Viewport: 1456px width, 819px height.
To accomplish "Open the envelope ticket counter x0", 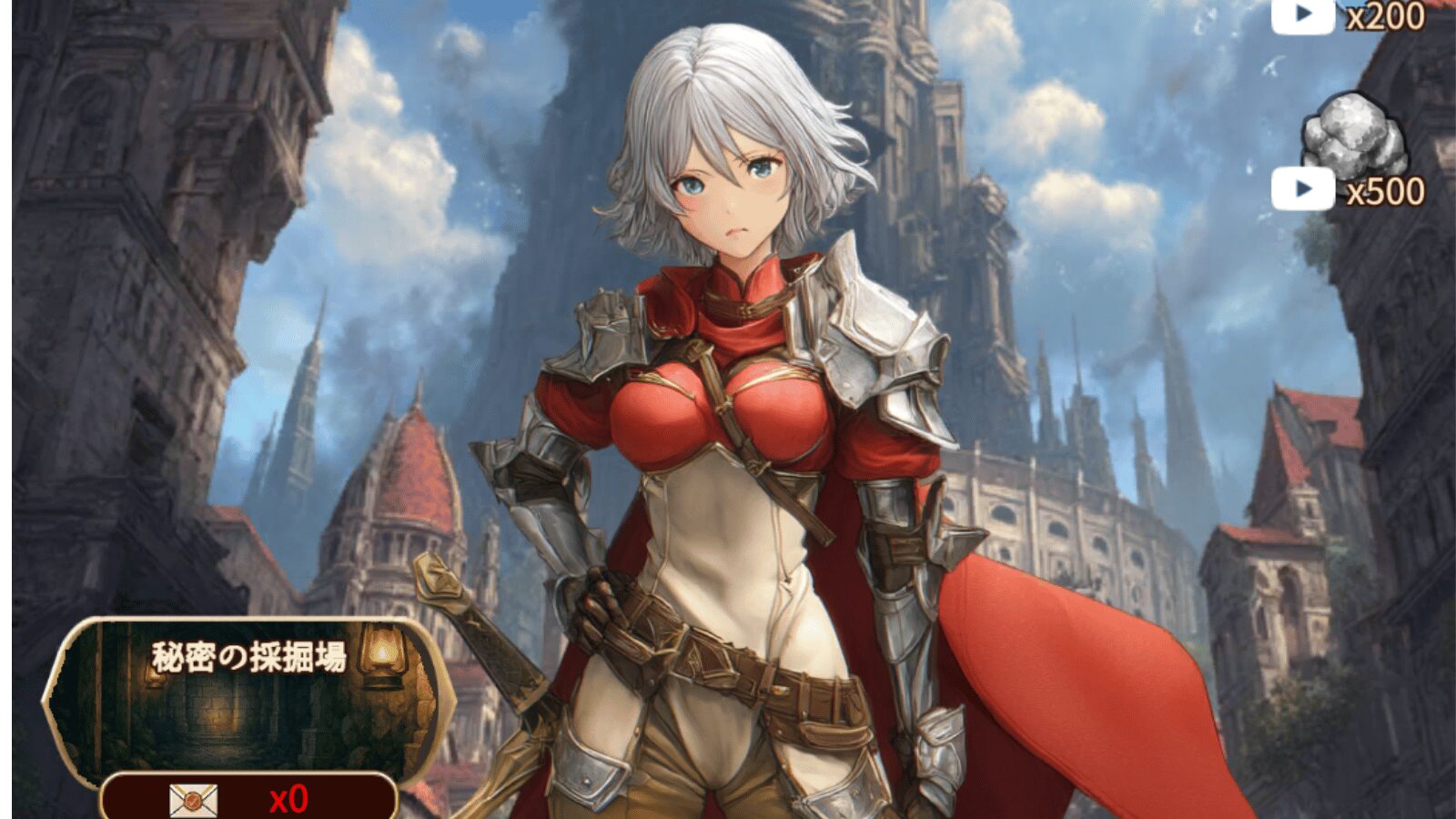I will tap(248, 798).
